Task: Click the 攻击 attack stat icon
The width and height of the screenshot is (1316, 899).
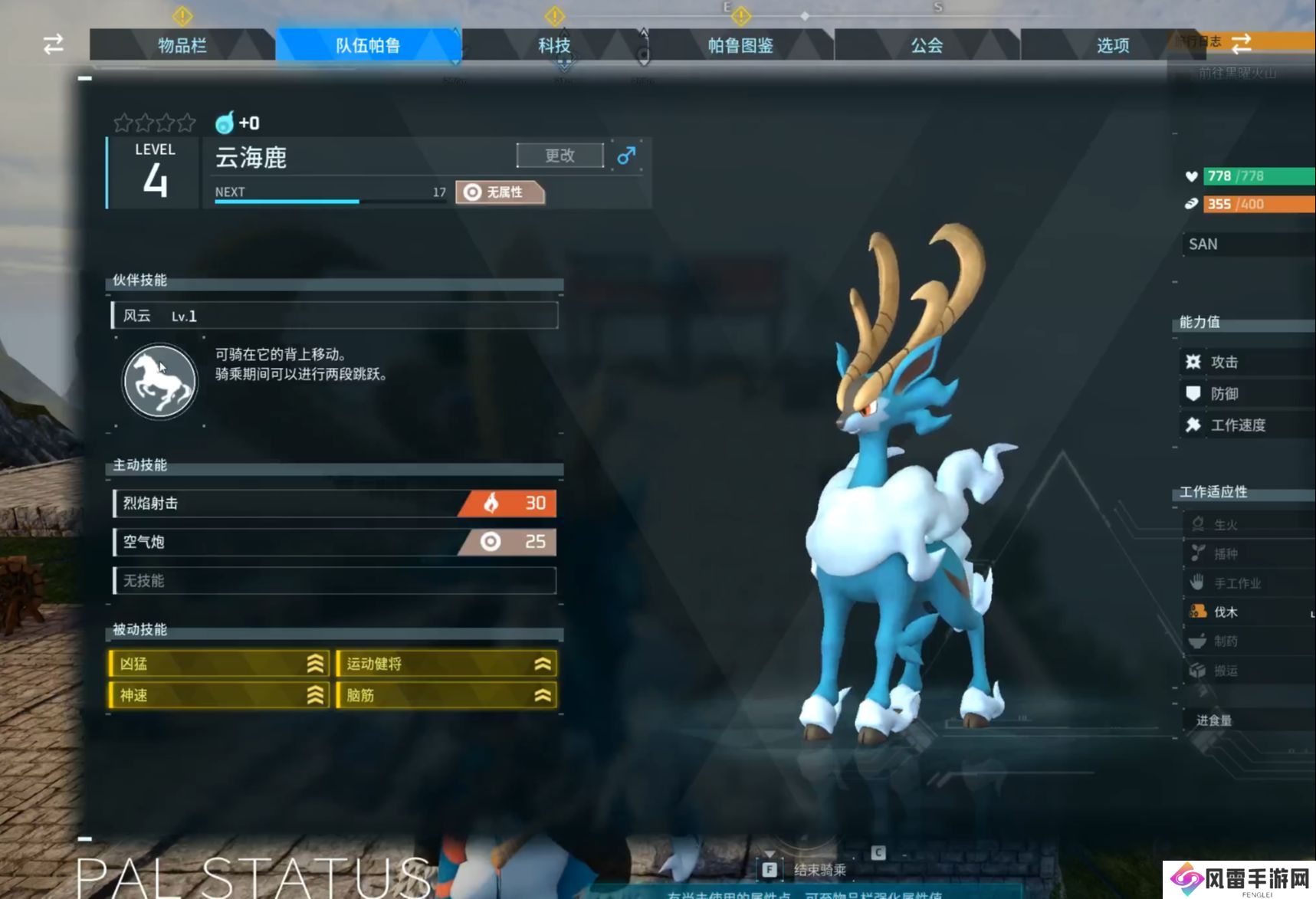Action: pyautogui.click(x=1193, y=362)
